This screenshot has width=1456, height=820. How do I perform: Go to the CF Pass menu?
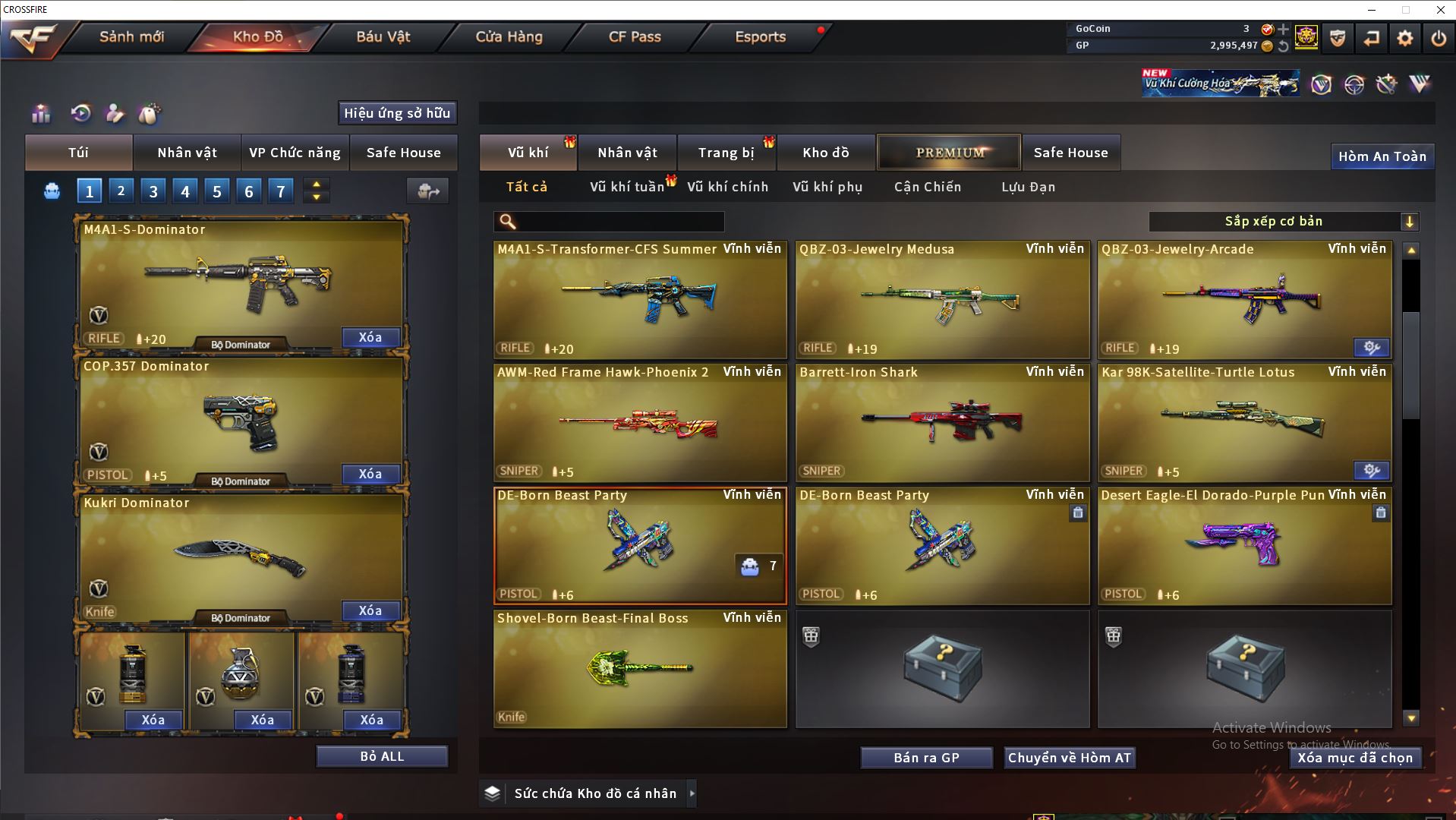(635, 36)
